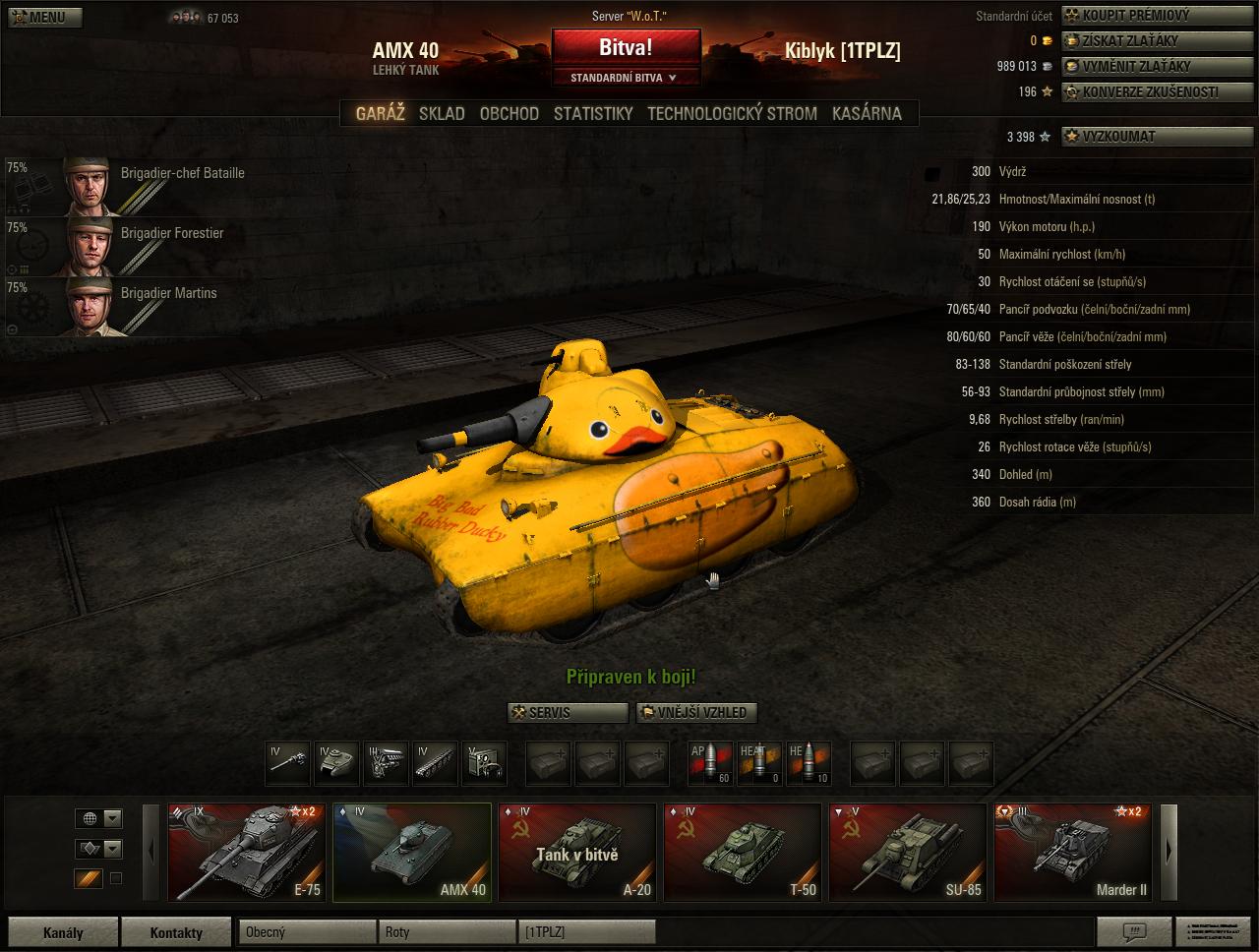Switch to the SKLAD tab
Viewport: 1259px width, 952px height.
442,113
